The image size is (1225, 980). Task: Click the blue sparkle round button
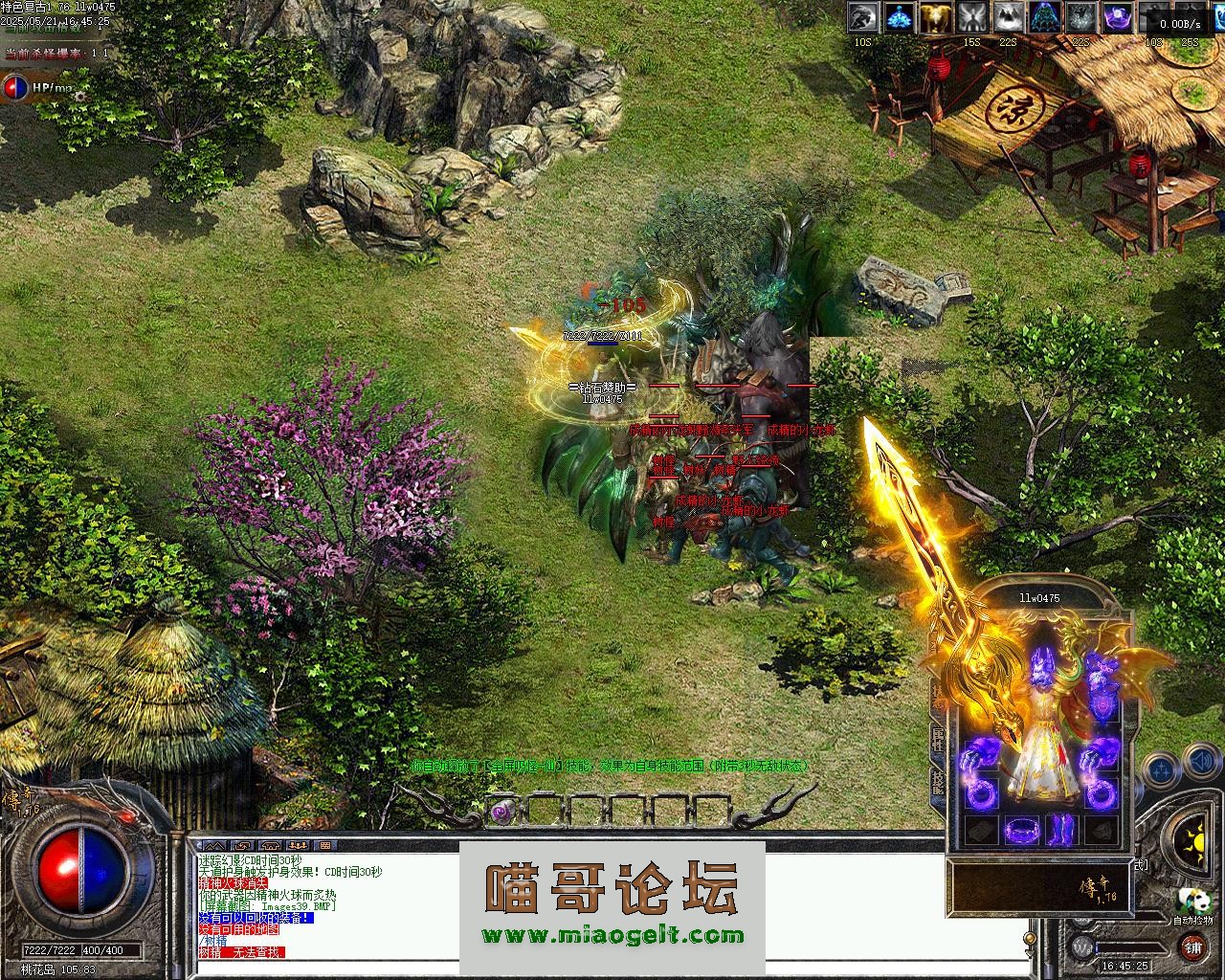1161,768
